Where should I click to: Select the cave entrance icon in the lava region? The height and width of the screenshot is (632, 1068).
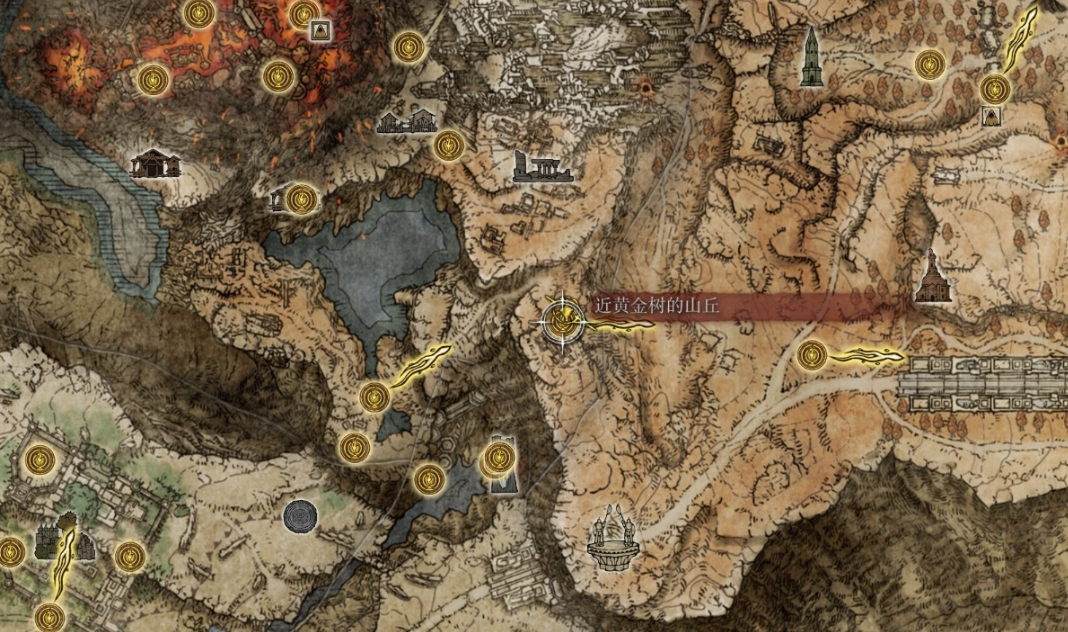click(x=321, y=29)
